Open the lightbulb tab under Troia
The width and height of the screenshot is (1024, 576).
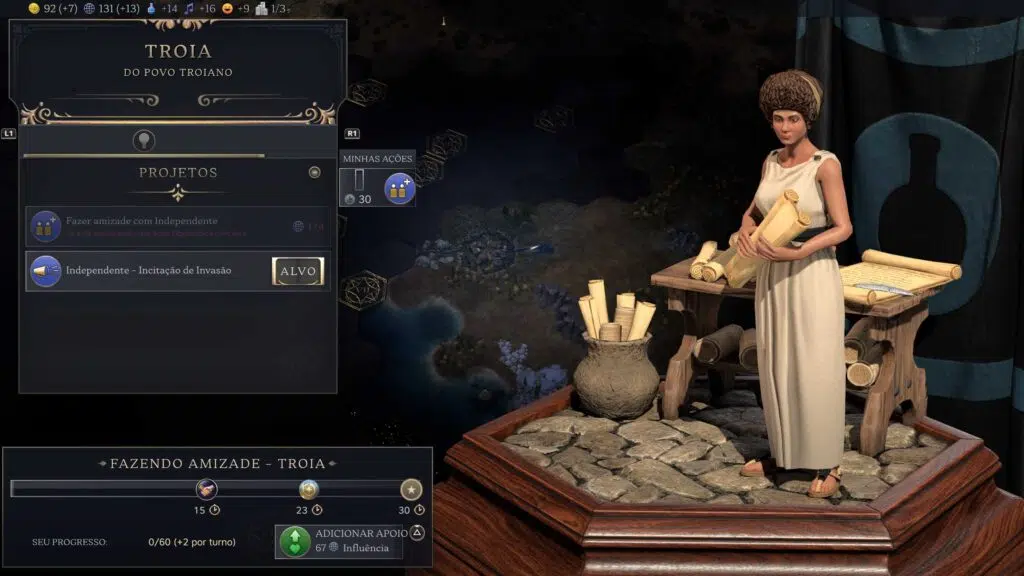pyautogui.click(x=144, y=141)
